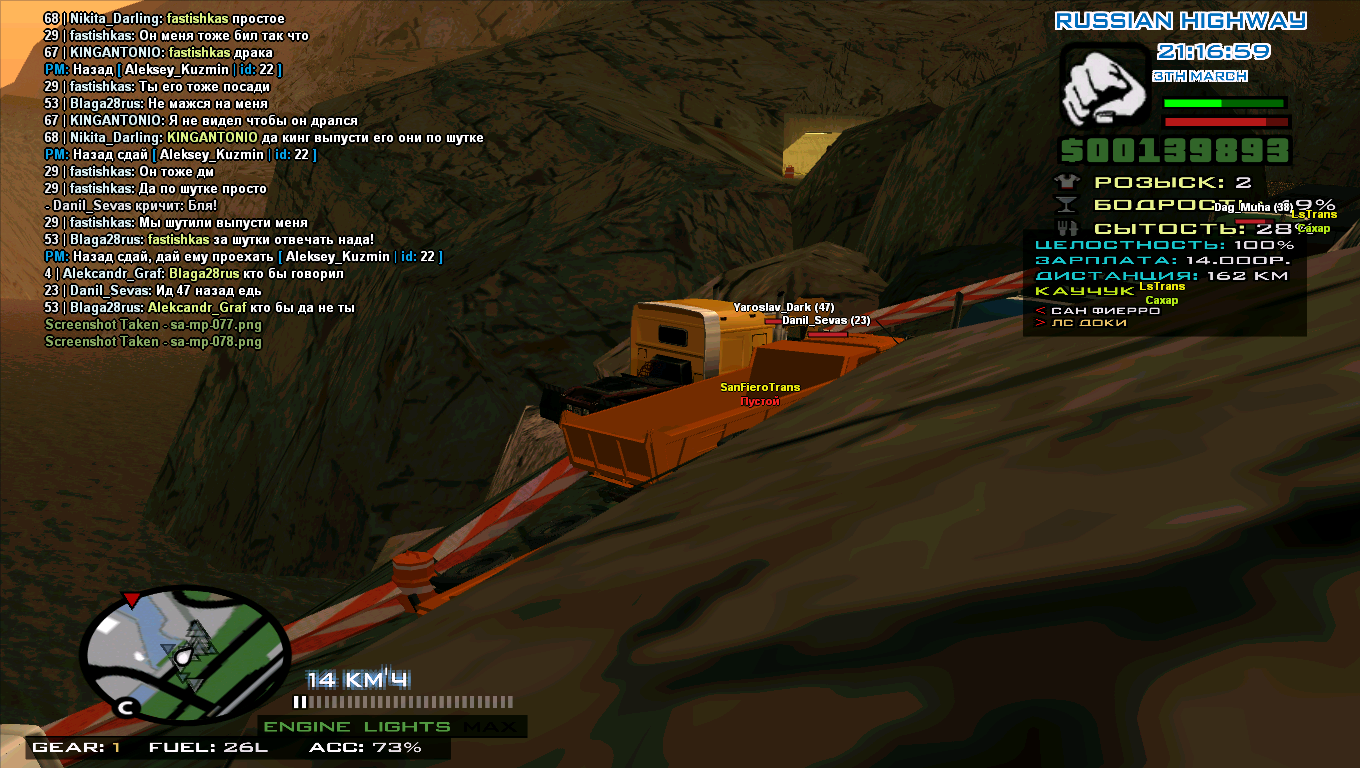The width and height of the screenshot is (1360, 768).
Task: Click the circular radar minimap
Action: tap(184, 655)
